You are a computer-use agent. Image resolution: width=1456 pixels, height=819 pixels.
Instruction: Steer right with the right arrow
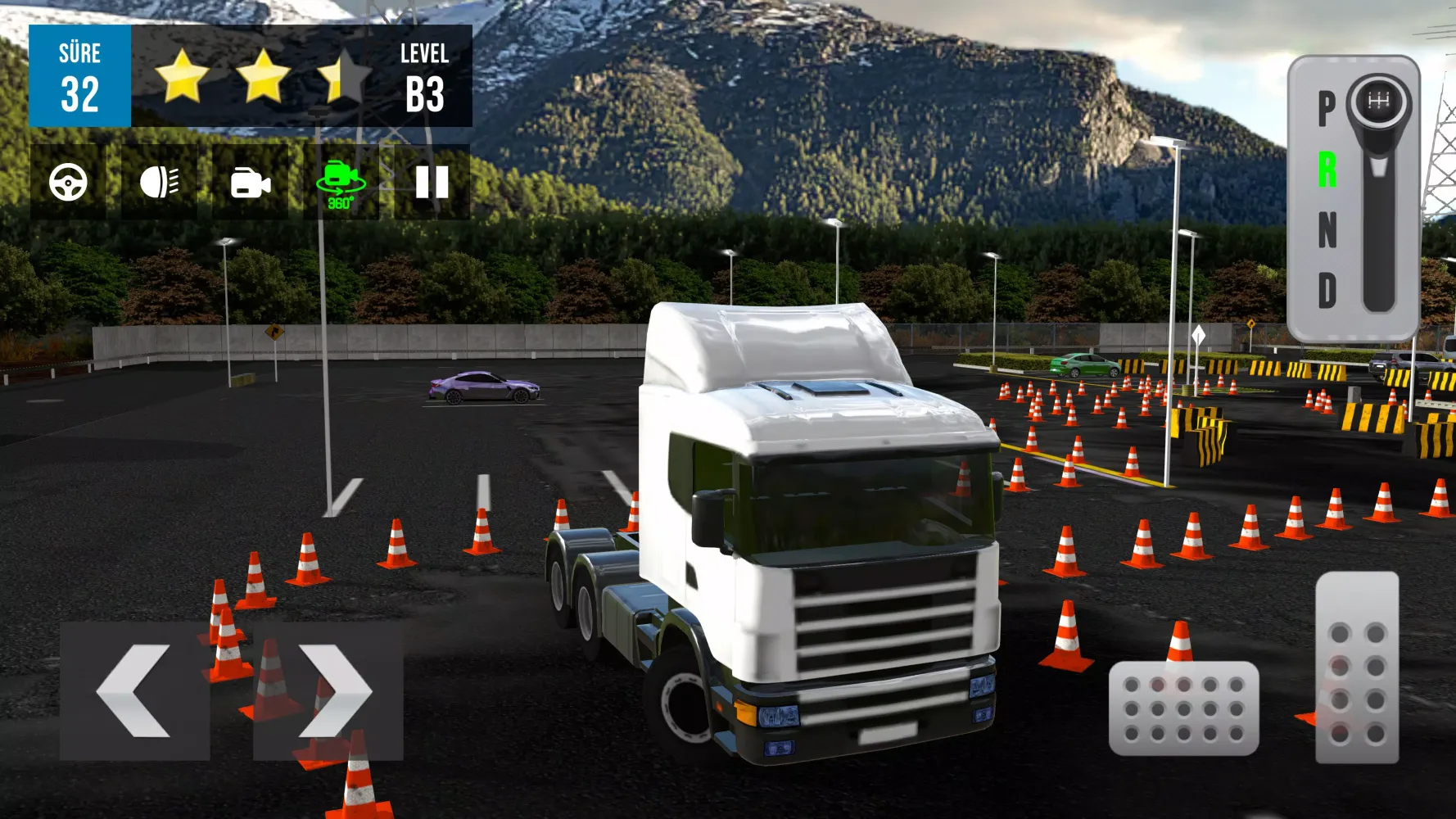pos(328,690)
